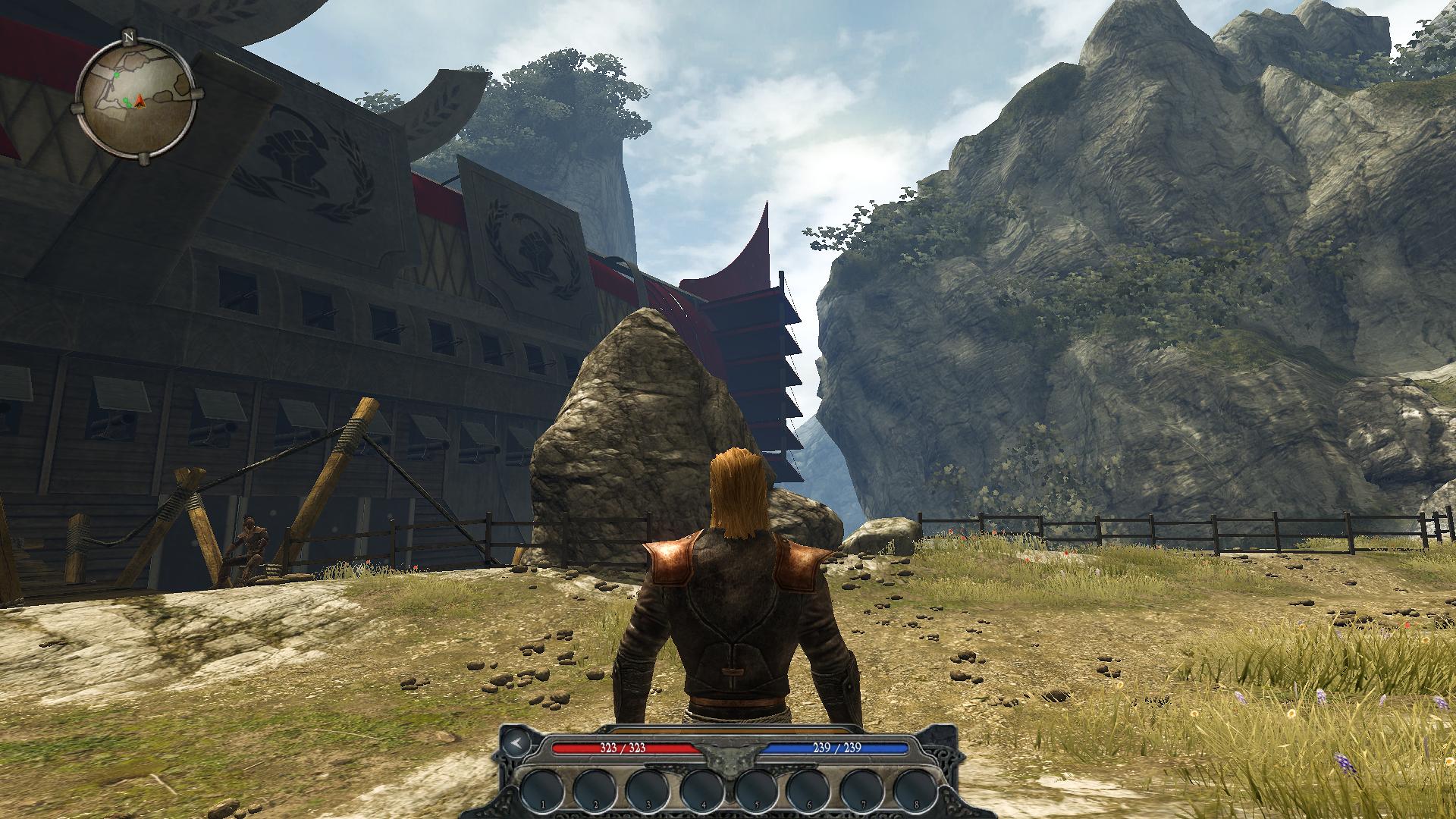
Task: Click the left arrow button beside the hotbar
Action: [x=515, y=742]
